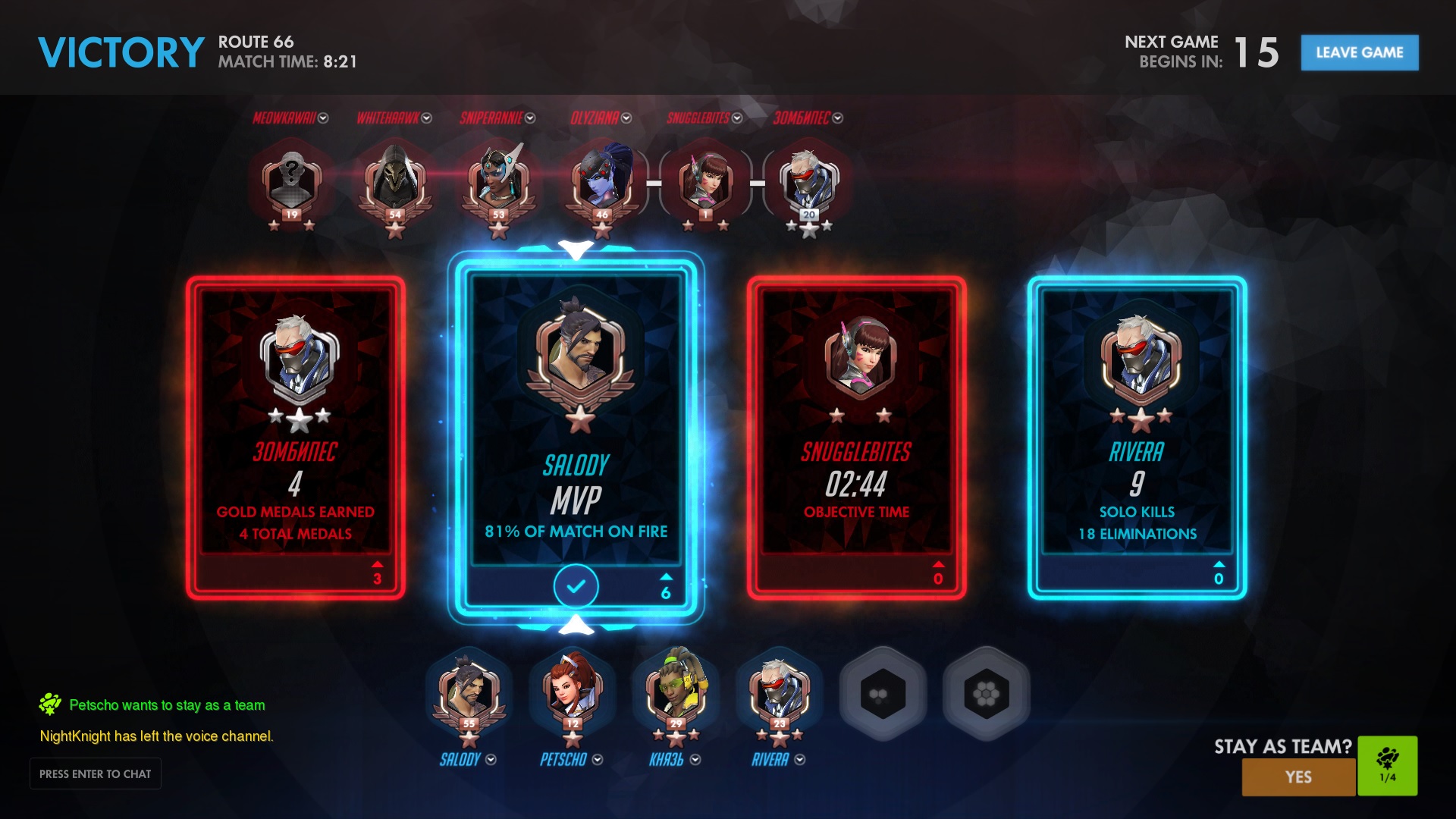Open dropdown next to Sniperannie's name
The width and height of the screenshot is (1456, 819).
[x=530, y=118]
